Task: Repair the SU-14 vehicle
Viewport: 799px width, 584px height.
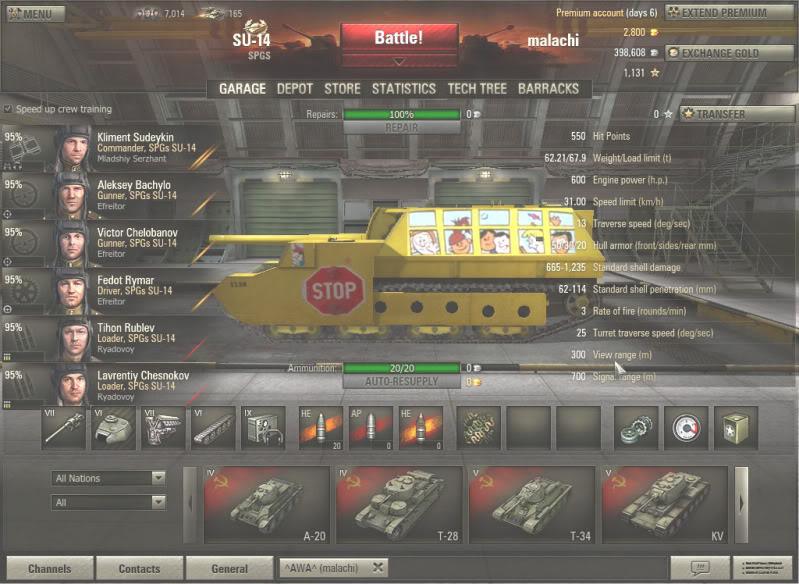Action: [401, 128]
